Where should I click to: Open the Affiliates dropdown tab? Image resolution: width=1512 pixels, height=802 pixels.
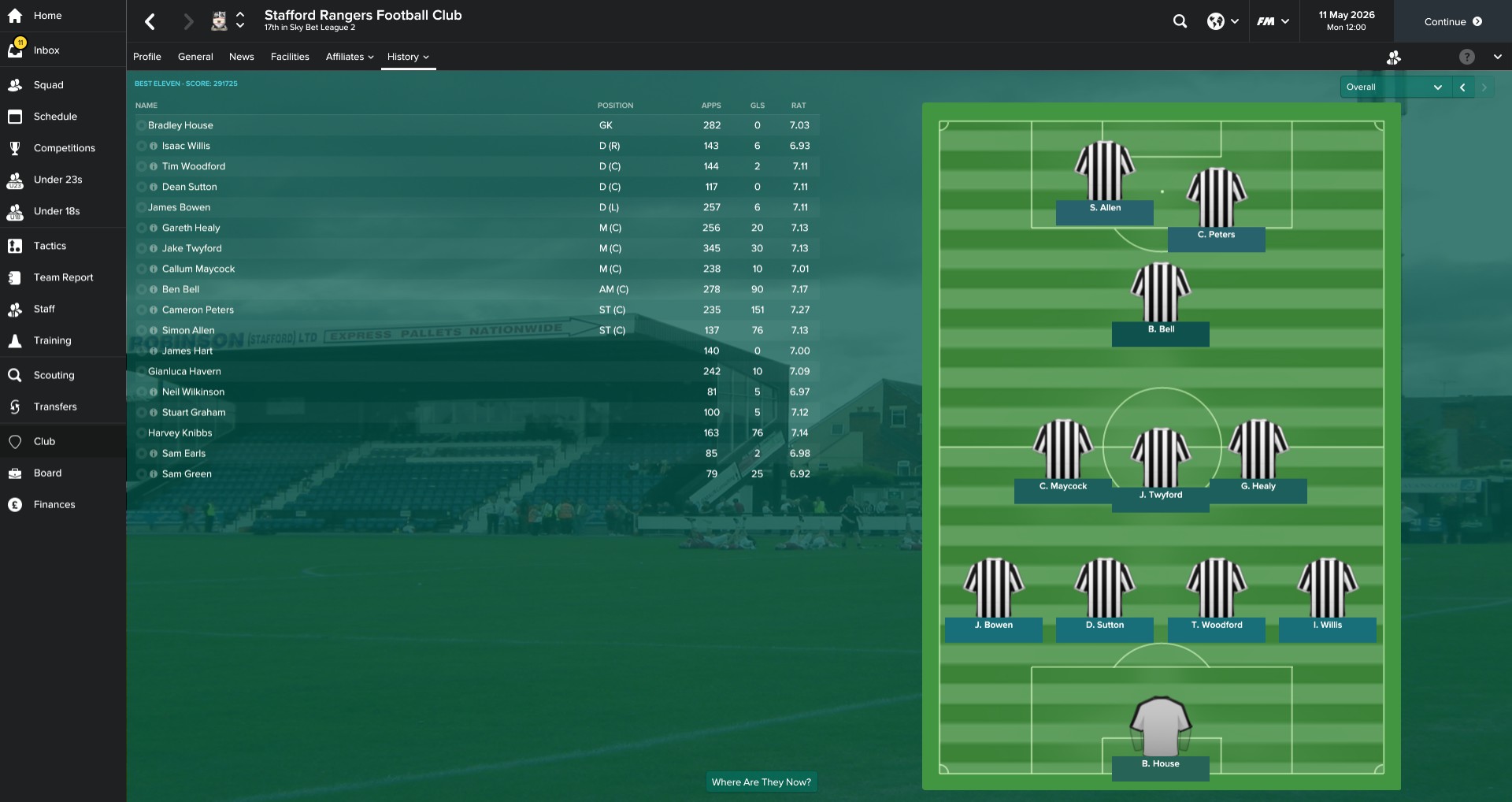tap(350, 57)
